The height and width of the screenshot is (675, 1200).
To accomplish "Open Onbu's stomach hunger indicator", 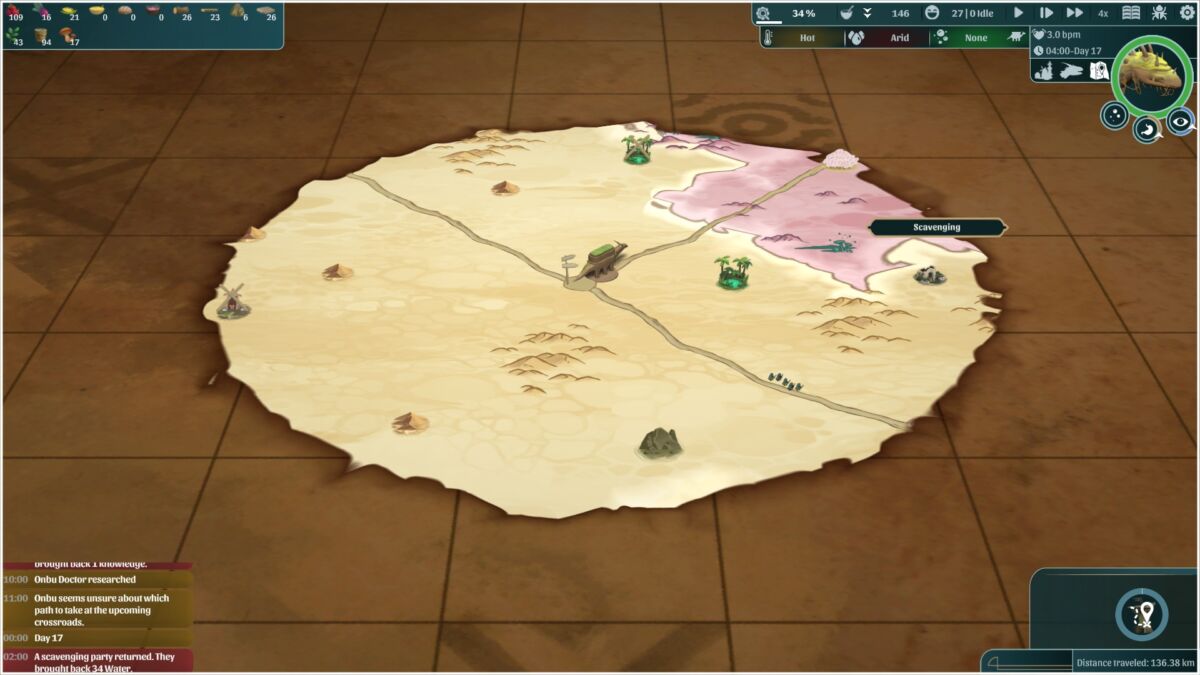I will (x=1146, y=128).
